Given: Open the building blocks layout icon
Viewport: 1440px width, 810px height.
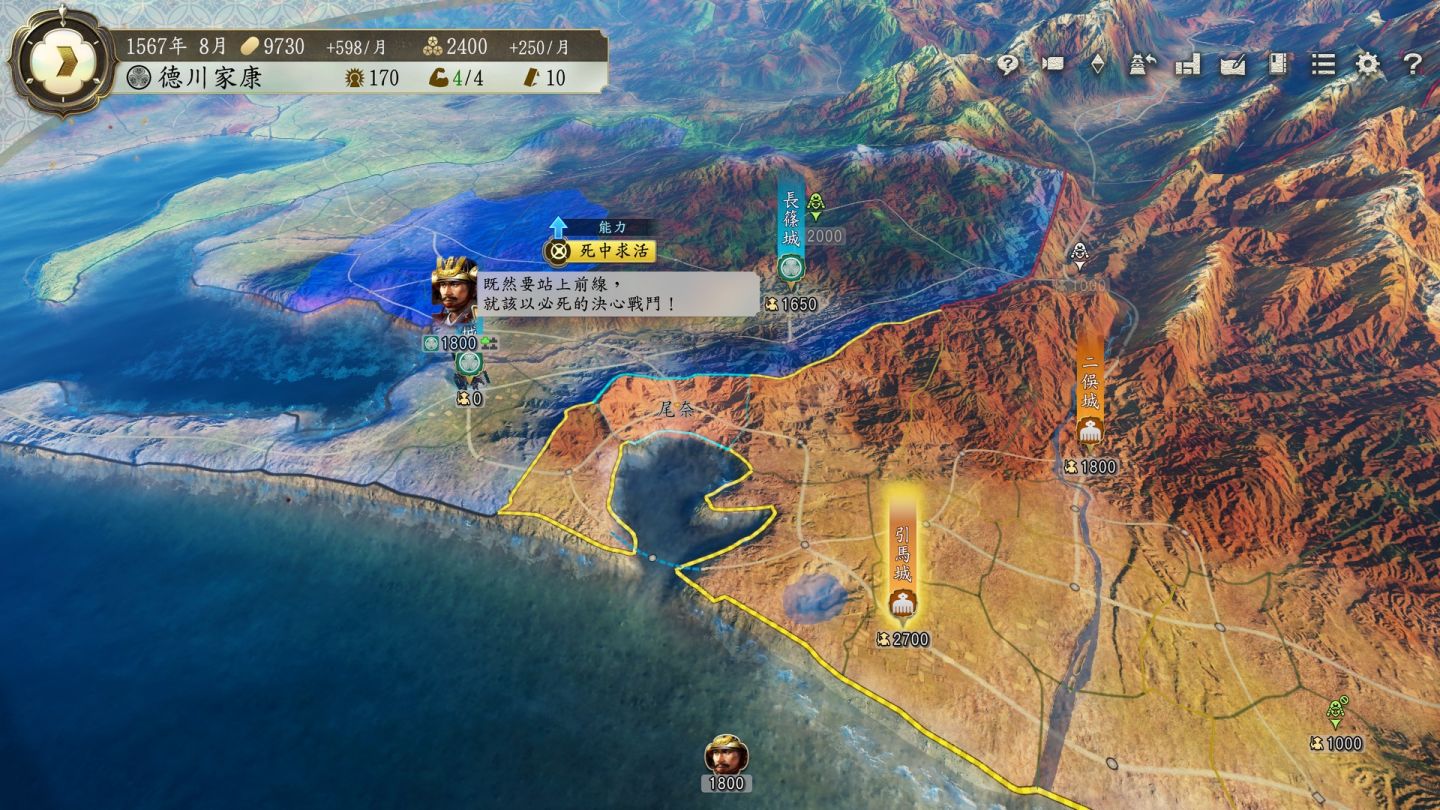Looking at the screenshot, I should pyautogui.click(x=1188, y=64).
